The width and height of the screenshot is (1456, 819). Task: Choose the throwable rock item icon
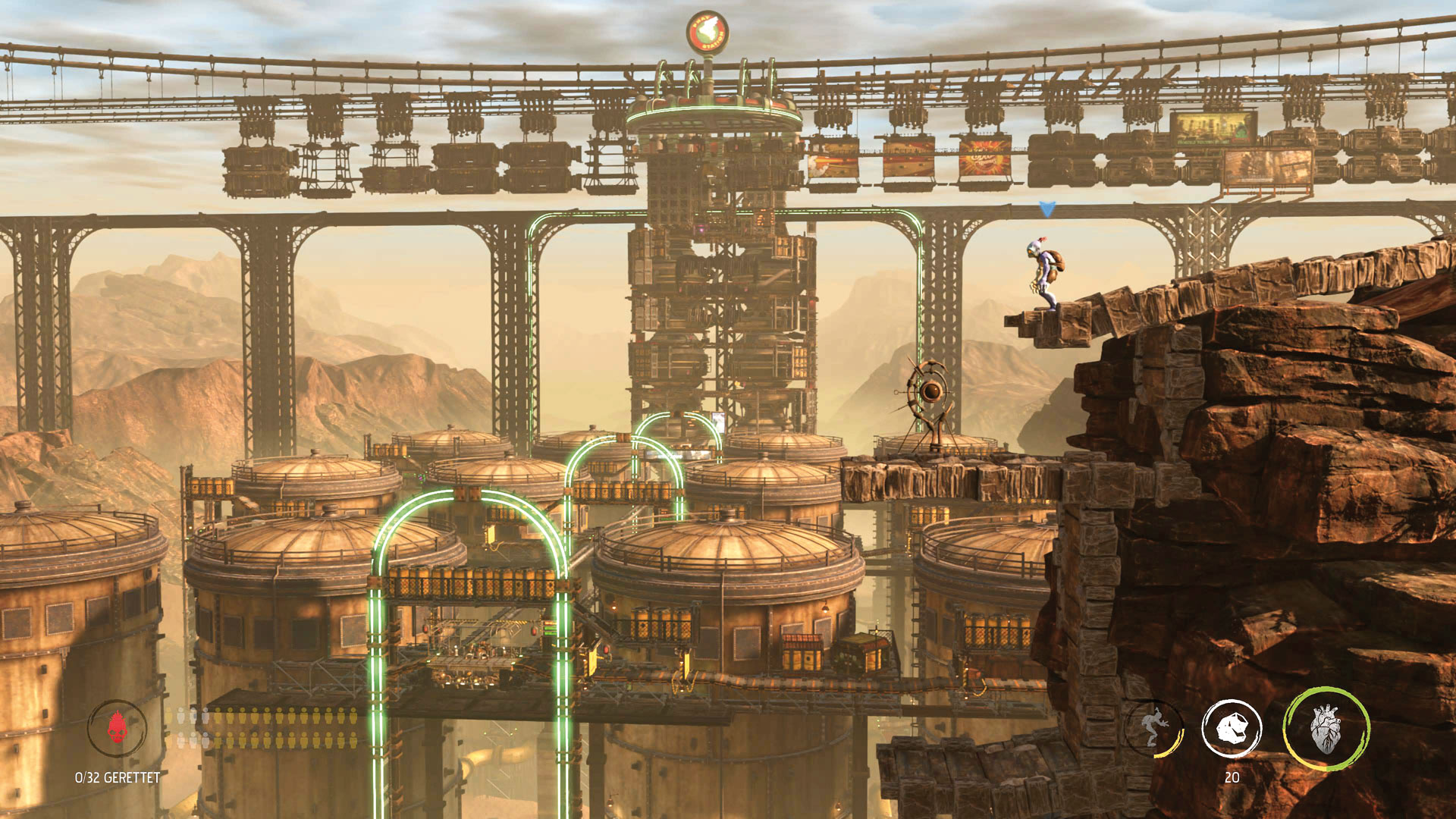[1232, 730]
